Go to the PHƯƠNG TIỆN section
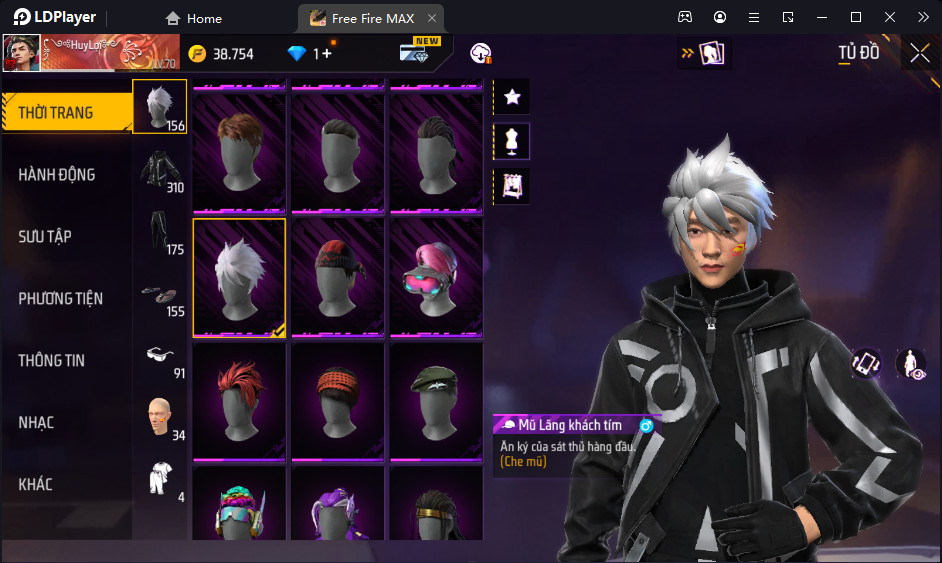Image resolution: width=942 pixels, height=563 pixels. point(66,298)
